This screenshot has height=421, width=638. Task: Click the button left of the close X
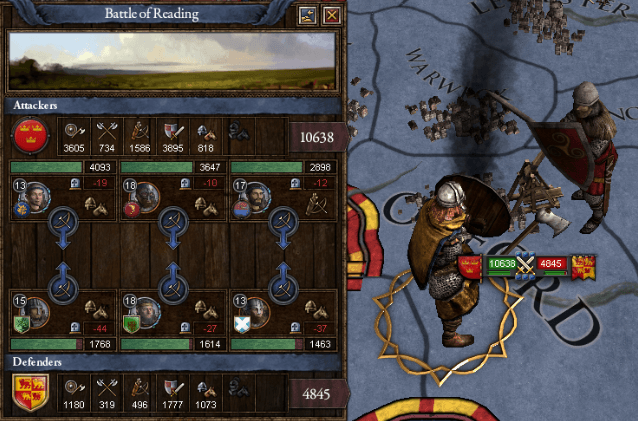pos(309,15)
